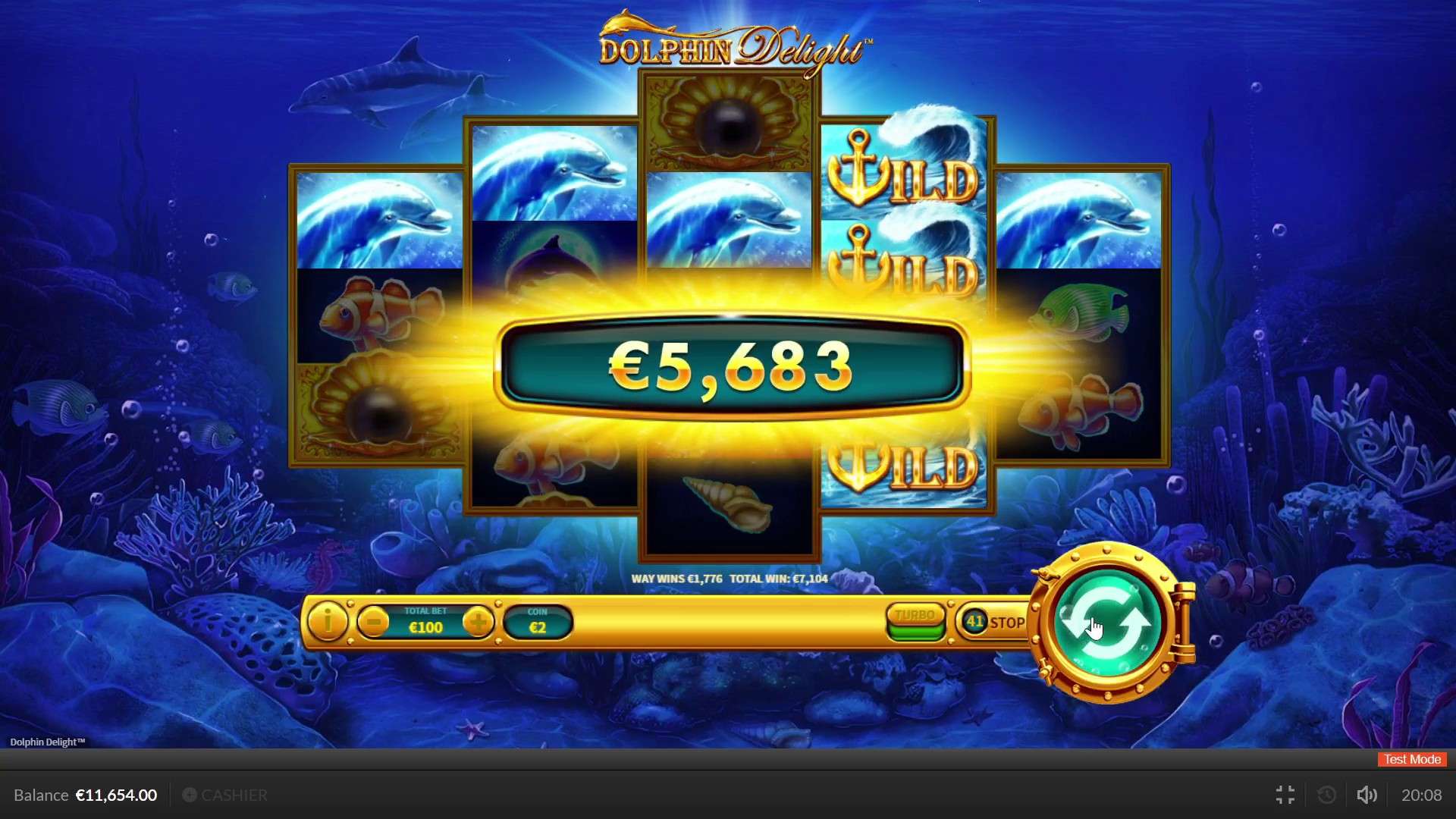Open the game history clock icon
The image size is (1456, 819).
click(1326, 795)
